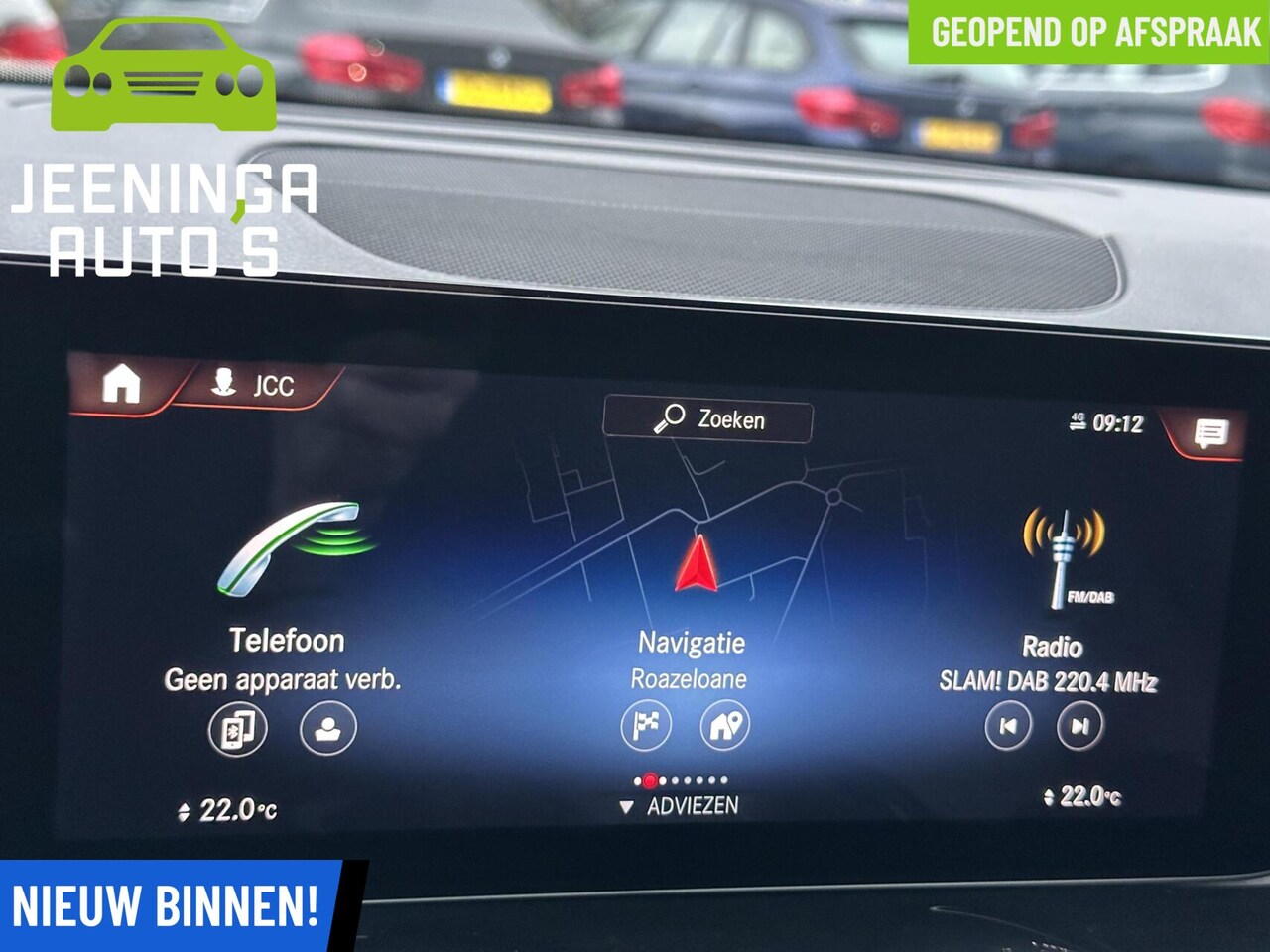Open the JCC user profile
The height and width of the screenshot is (952, 1270).
point(256,384)
